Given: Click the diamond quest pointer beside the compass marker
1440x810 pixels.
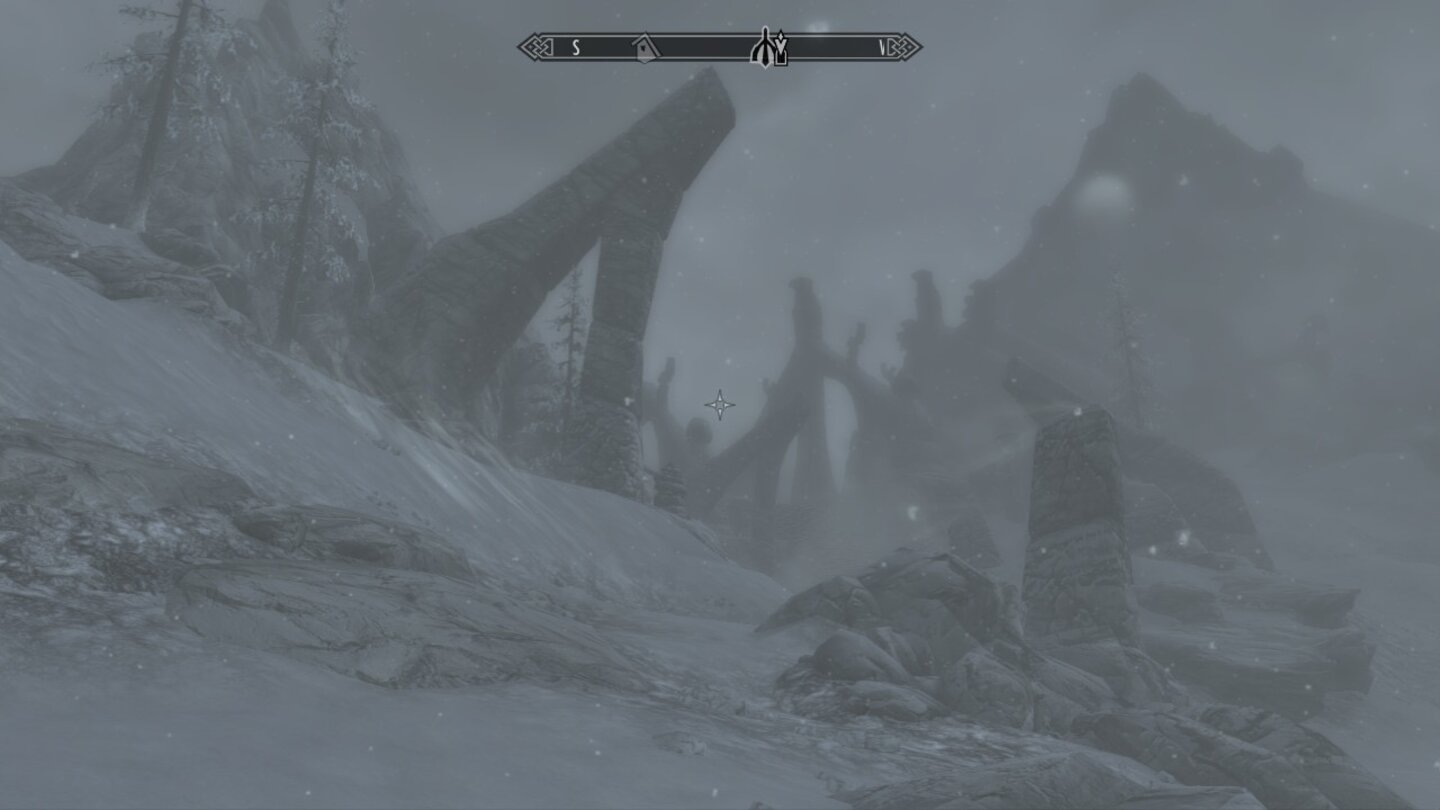Looking at the screenshot, I should coord(781,40).
